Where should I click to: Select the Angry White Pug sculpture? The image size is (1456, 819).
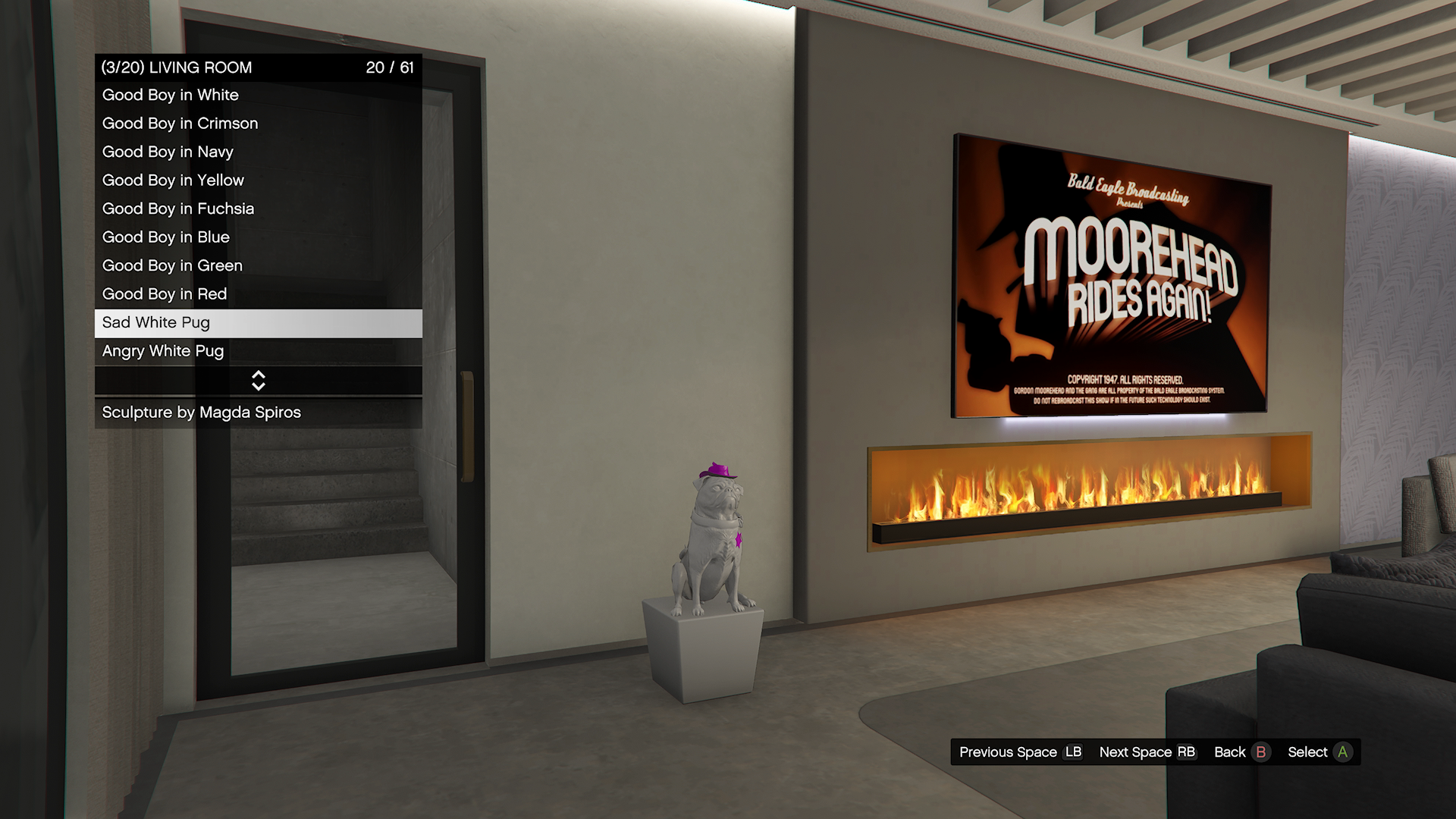click(x=258, y=351)
